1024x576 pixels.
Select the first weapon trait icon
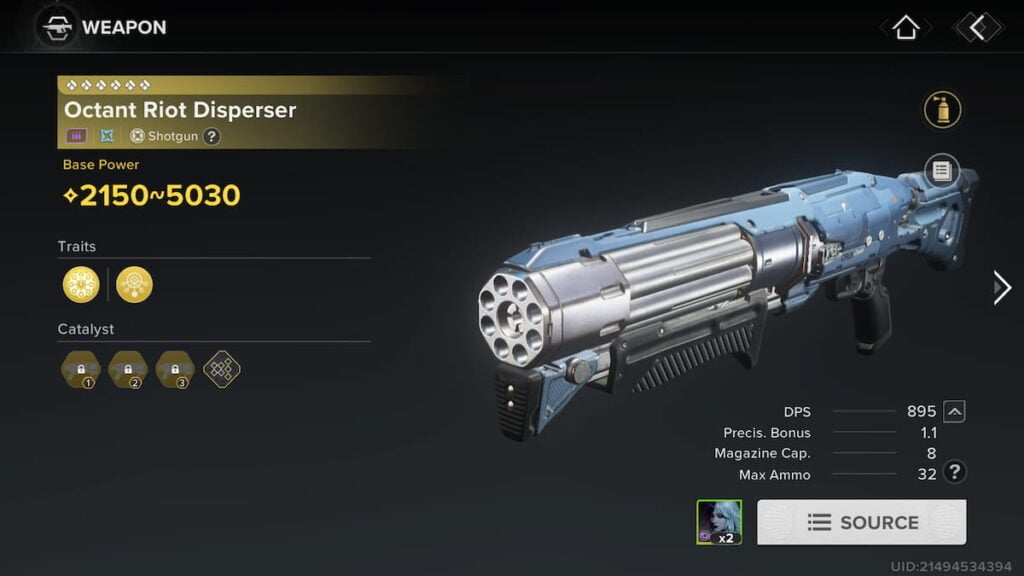click(x=81, y=284)
